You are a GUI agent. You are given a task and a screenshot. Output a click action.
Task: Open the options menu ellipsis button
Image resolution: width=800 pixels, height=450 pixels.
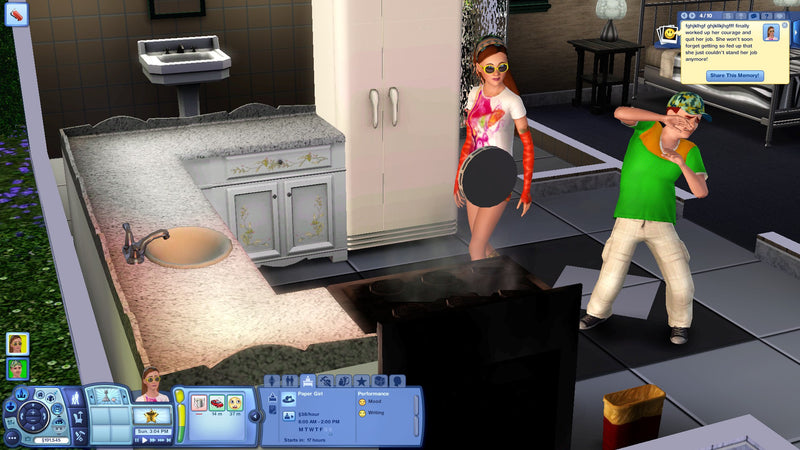point(12,437)
